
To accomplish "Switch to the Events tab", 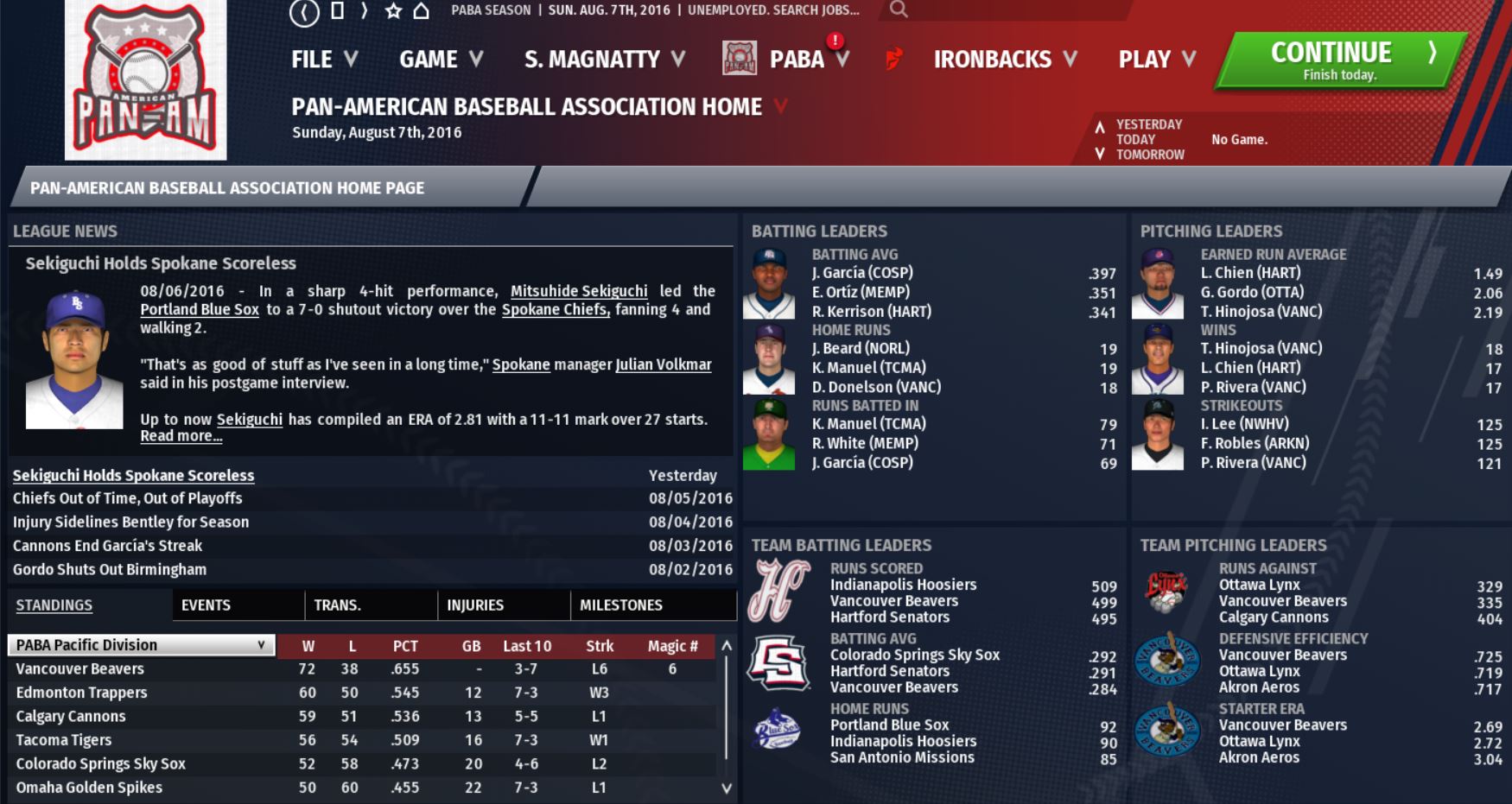I will [206, 605].
